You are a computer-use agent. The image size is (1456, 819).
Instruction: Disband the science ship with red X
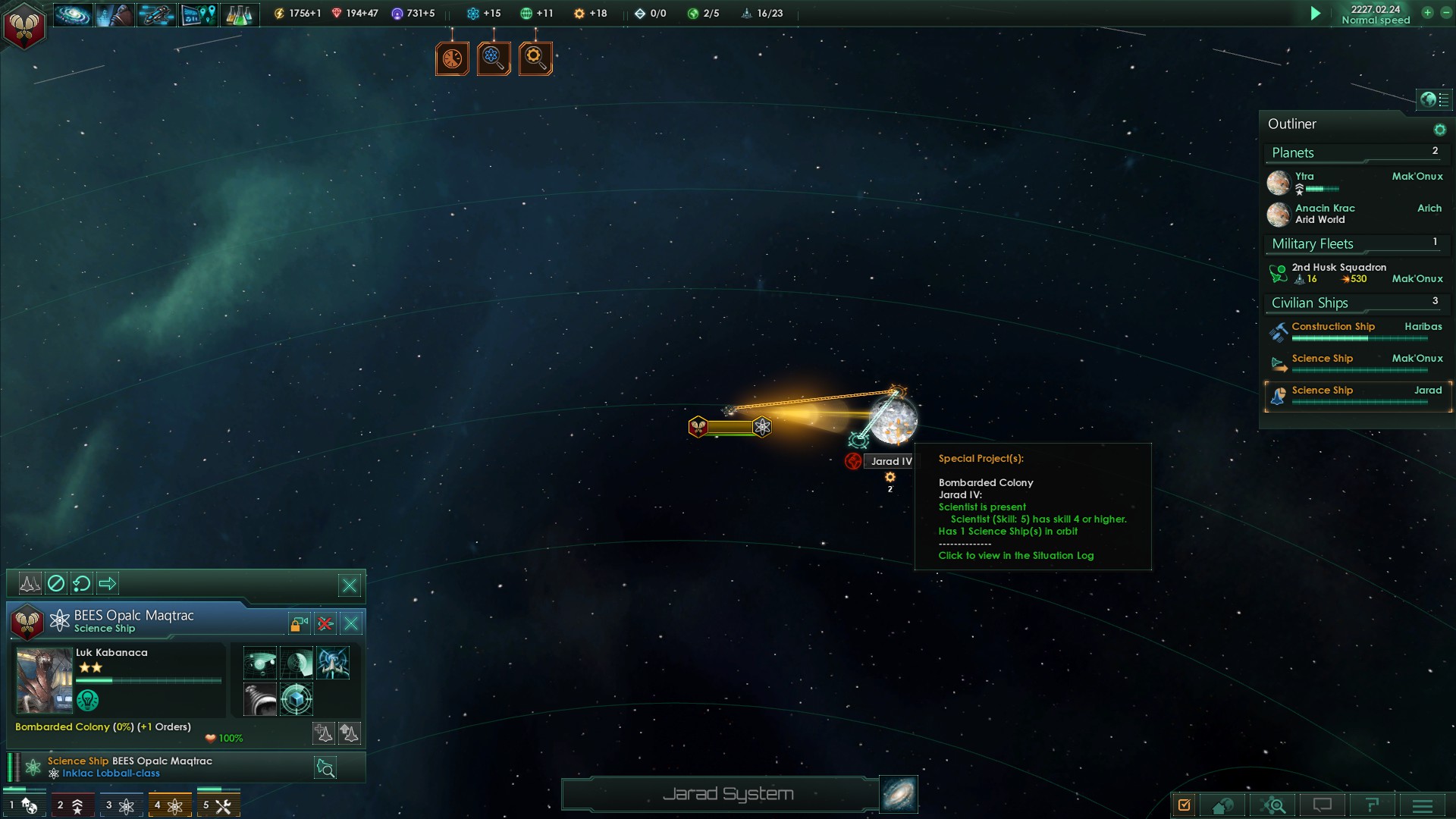325,624
